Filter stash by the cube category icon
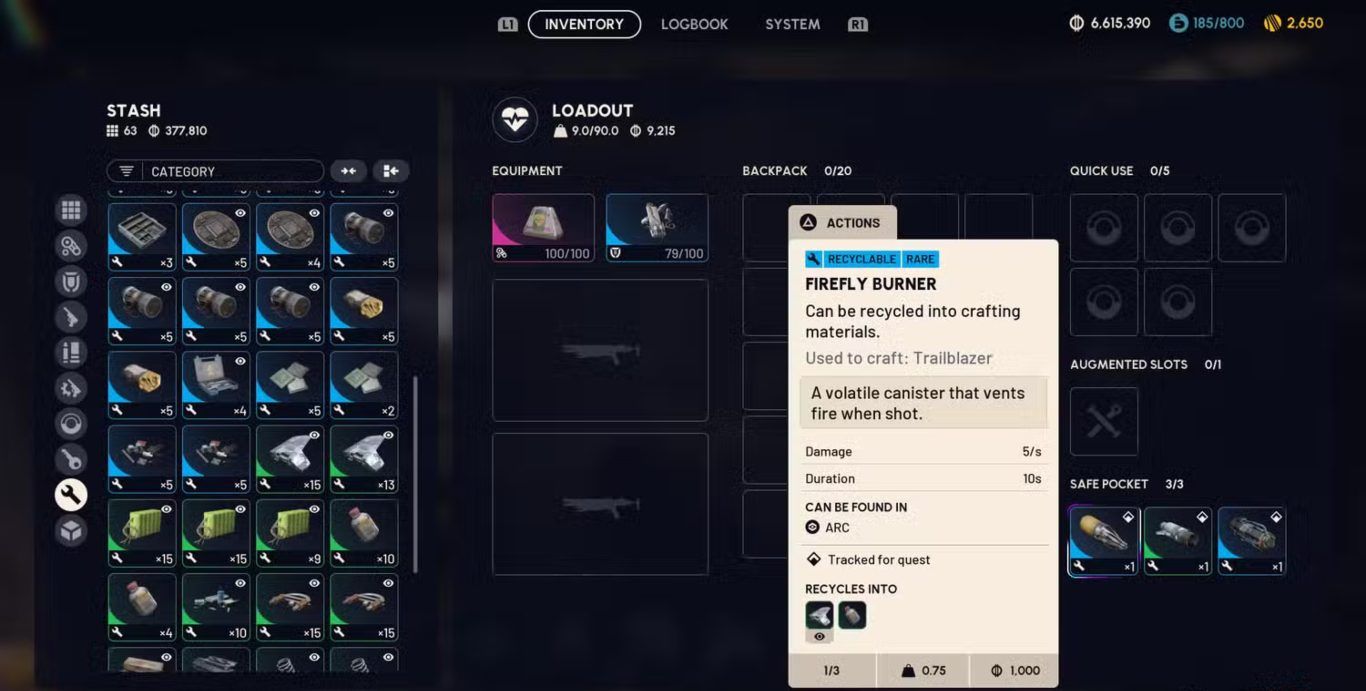Viewport: 1366px width, 691px height. coord(71,531)
